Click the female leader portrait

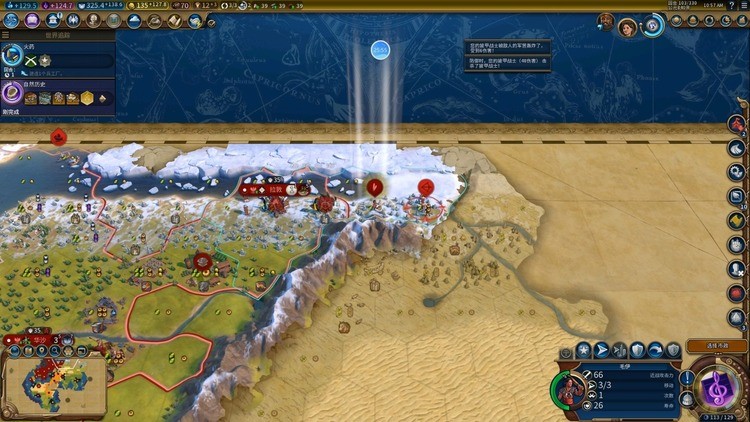click(627, 27)
